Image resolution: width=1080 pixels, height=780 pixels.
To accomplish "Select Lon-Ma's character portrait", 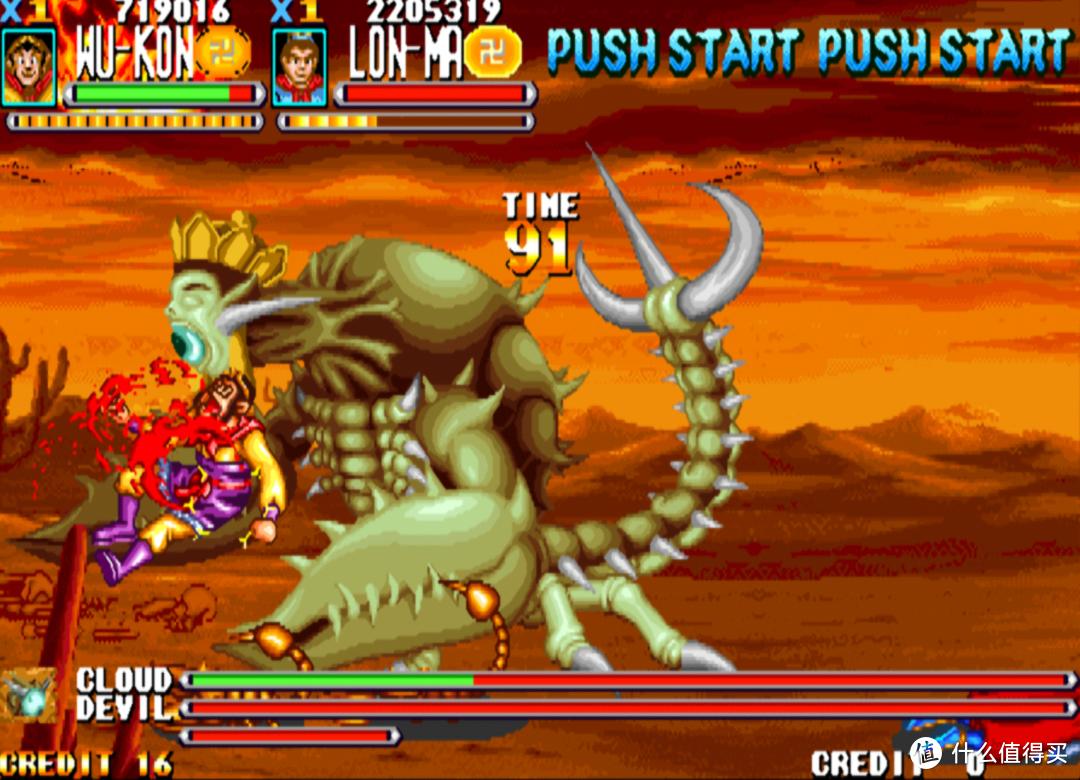I will tap(298, 66).
